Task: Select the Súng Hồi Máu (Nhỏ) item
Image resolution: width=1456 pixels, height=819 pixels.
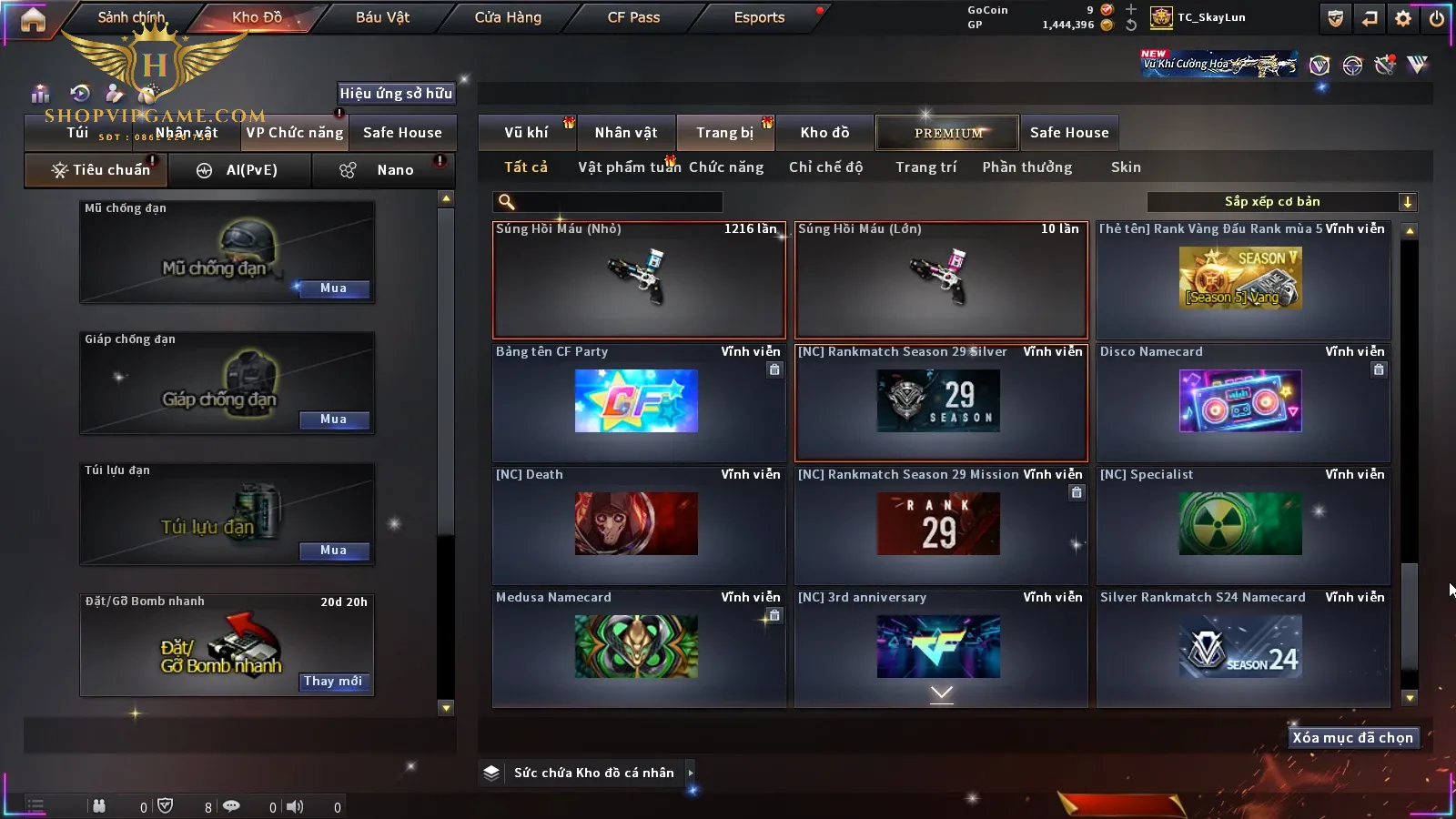Action: [x=639, y=280]
